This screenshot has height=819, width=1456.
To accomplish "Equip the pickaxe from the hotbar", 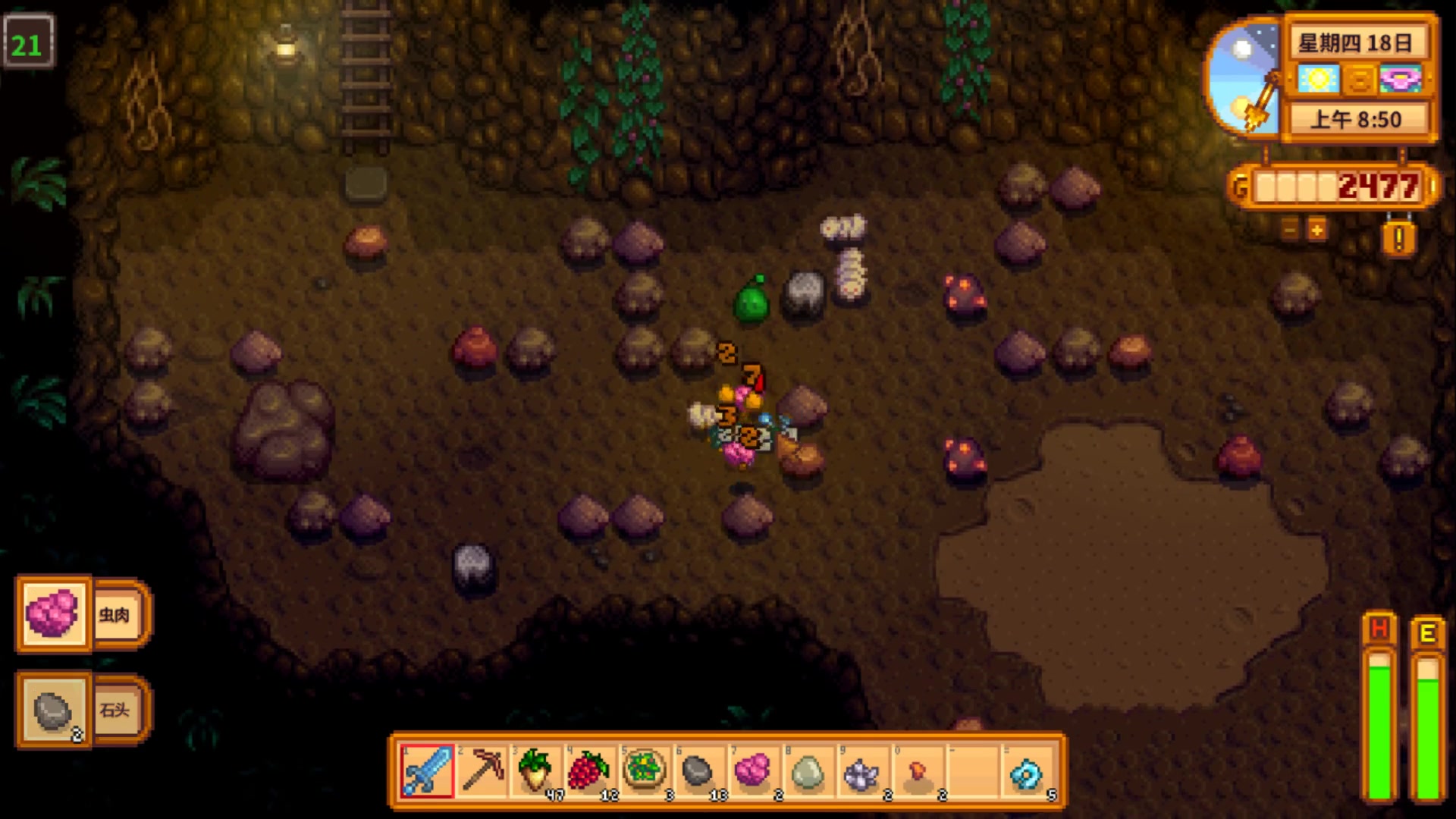I will tap(482, 771).
